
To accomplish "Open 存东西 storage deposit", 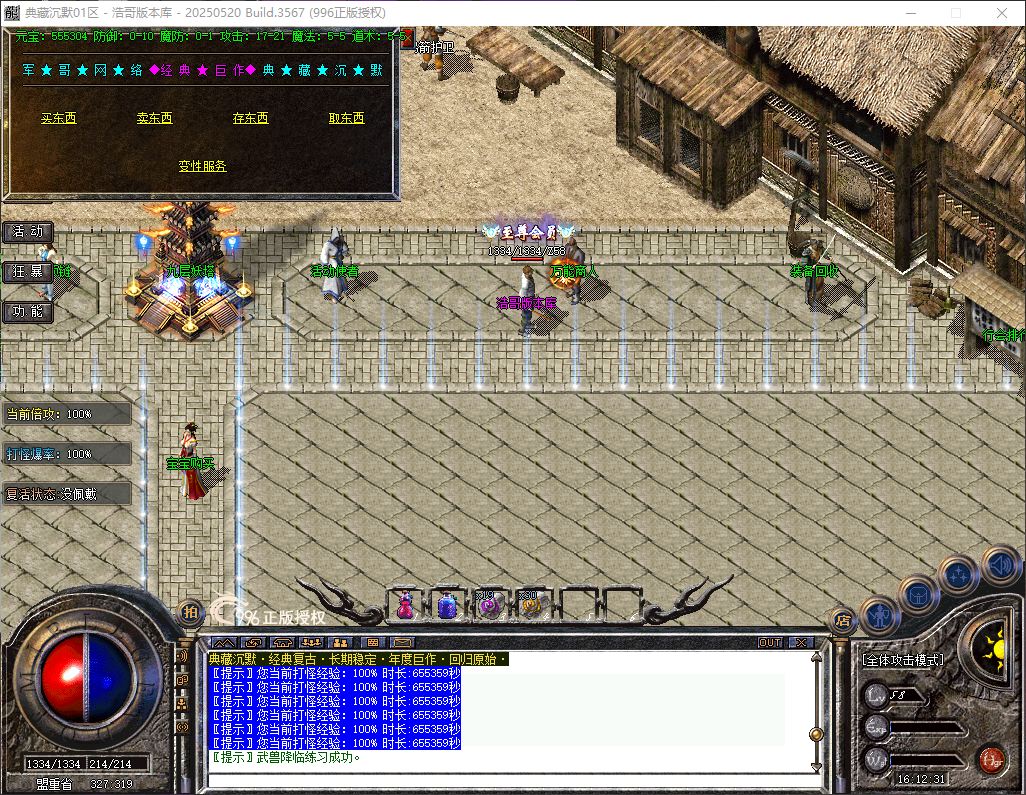I will [250, 118].
